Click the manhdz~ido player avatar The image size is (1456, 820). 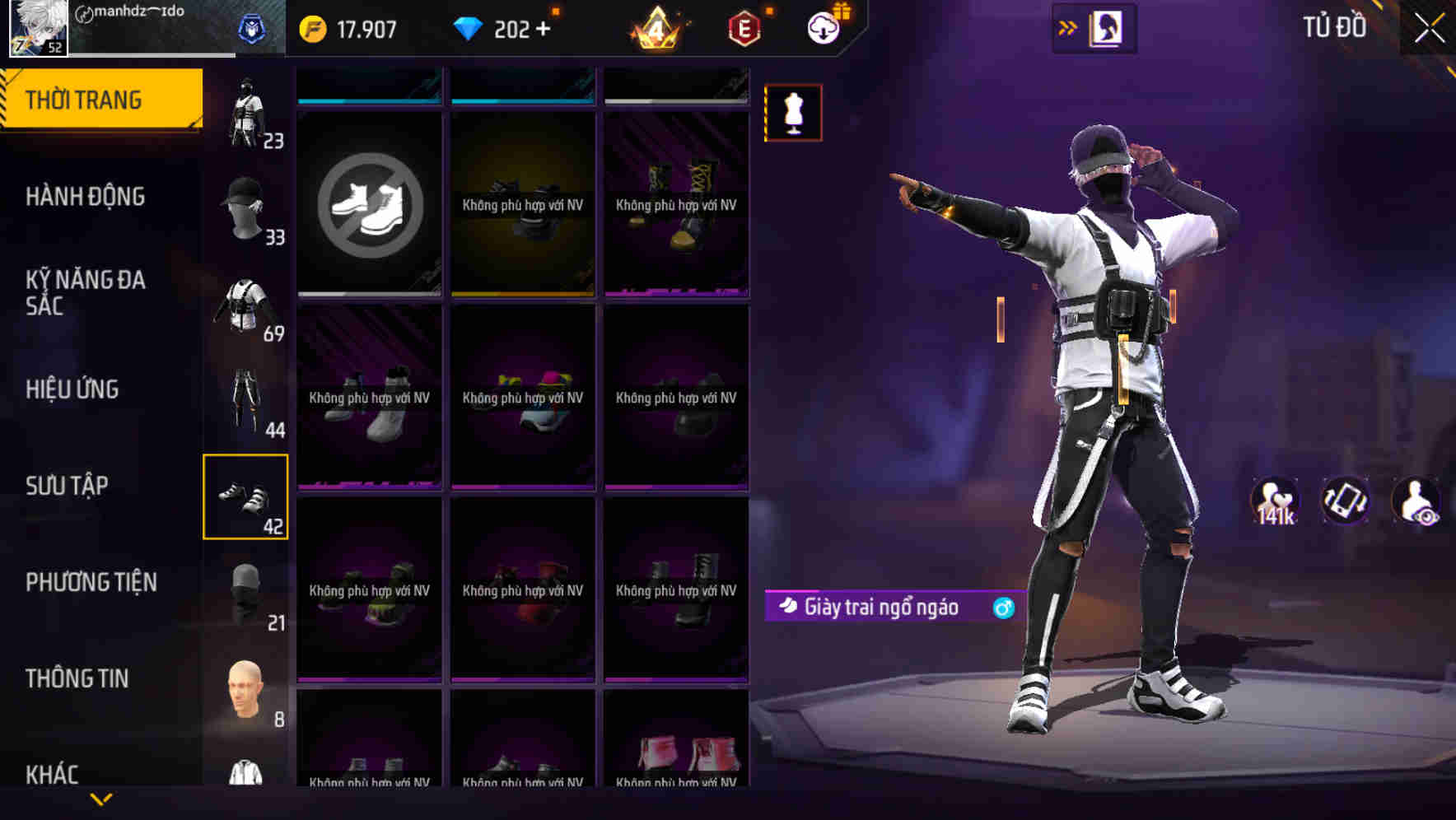[x=38, y=29]
